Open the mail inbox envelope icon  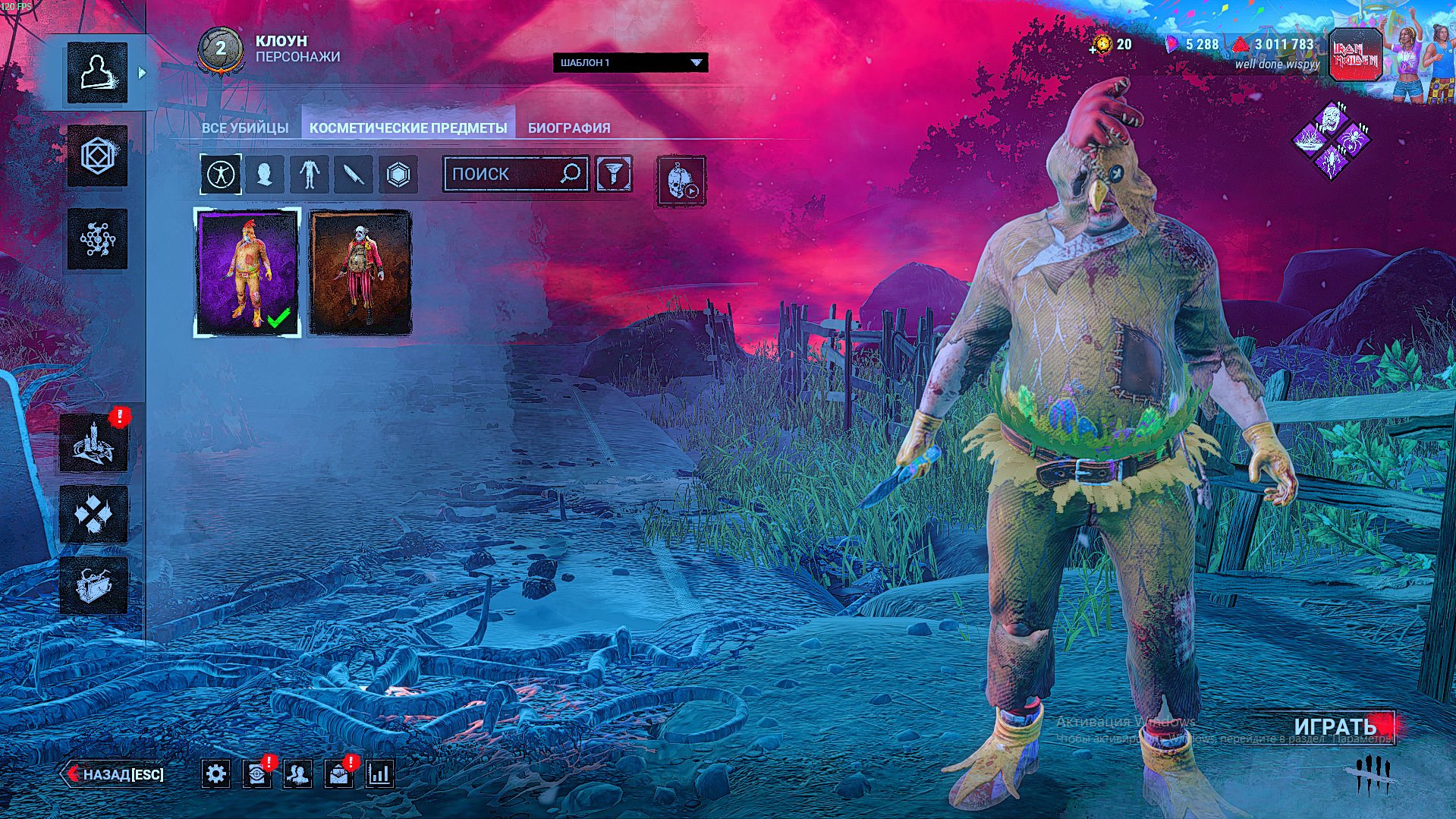pyautogui.click(x=338, y=774)
